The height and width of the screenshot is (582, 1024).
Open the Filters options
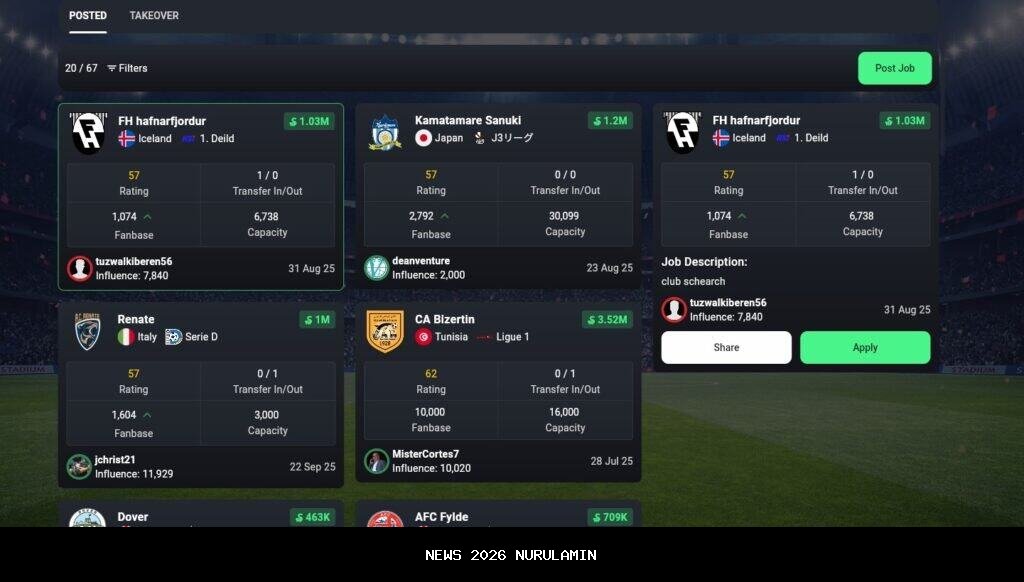click(127, 68)
